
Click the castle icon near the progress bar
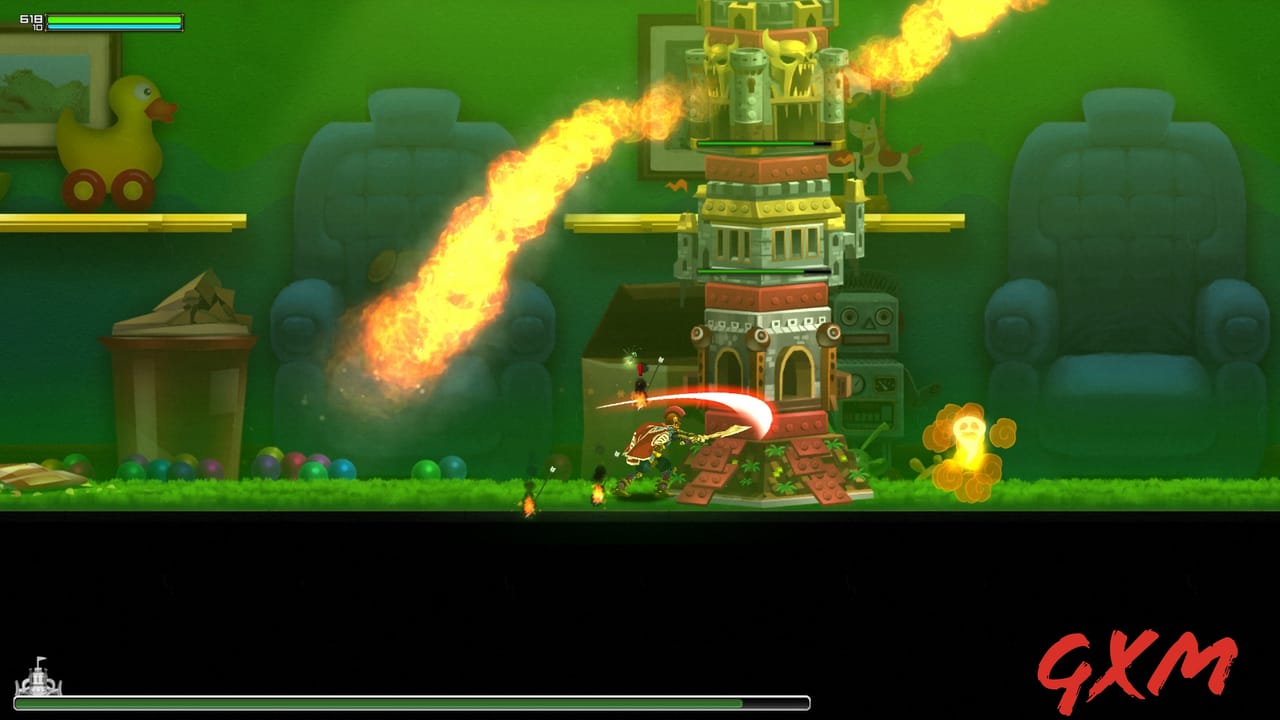40,684
